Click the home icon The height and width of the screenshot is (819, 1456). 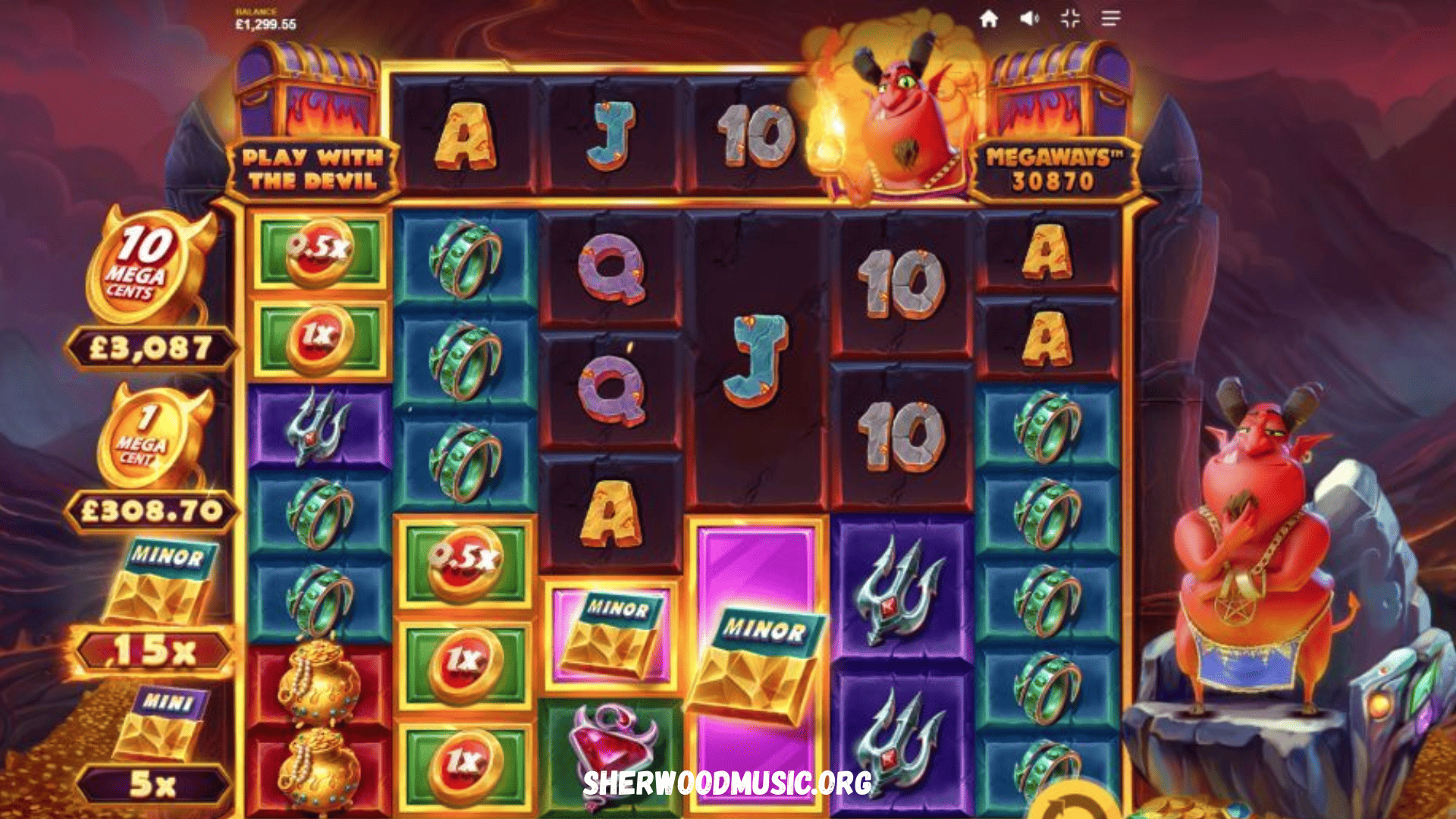pyautogui.click(x=987, y=17)
